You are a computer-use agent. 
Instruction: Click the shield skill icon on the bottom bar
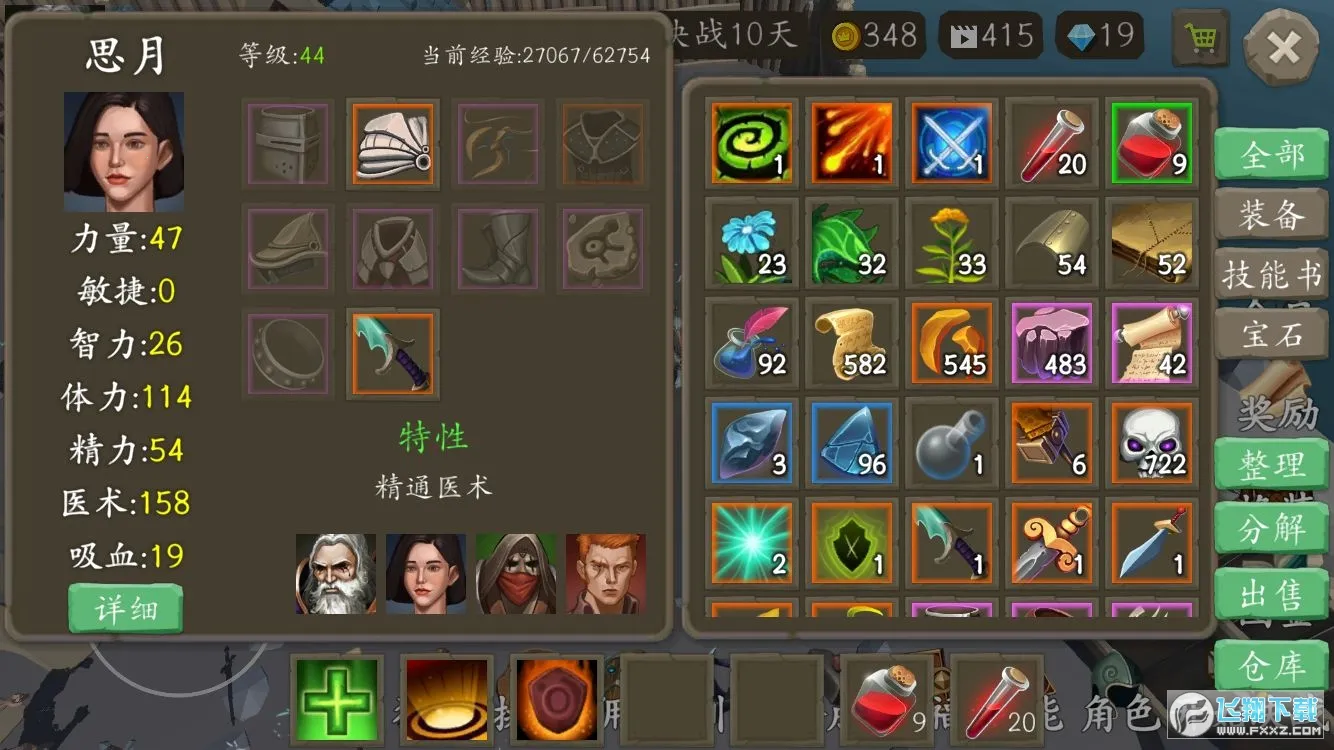(556, 697)
